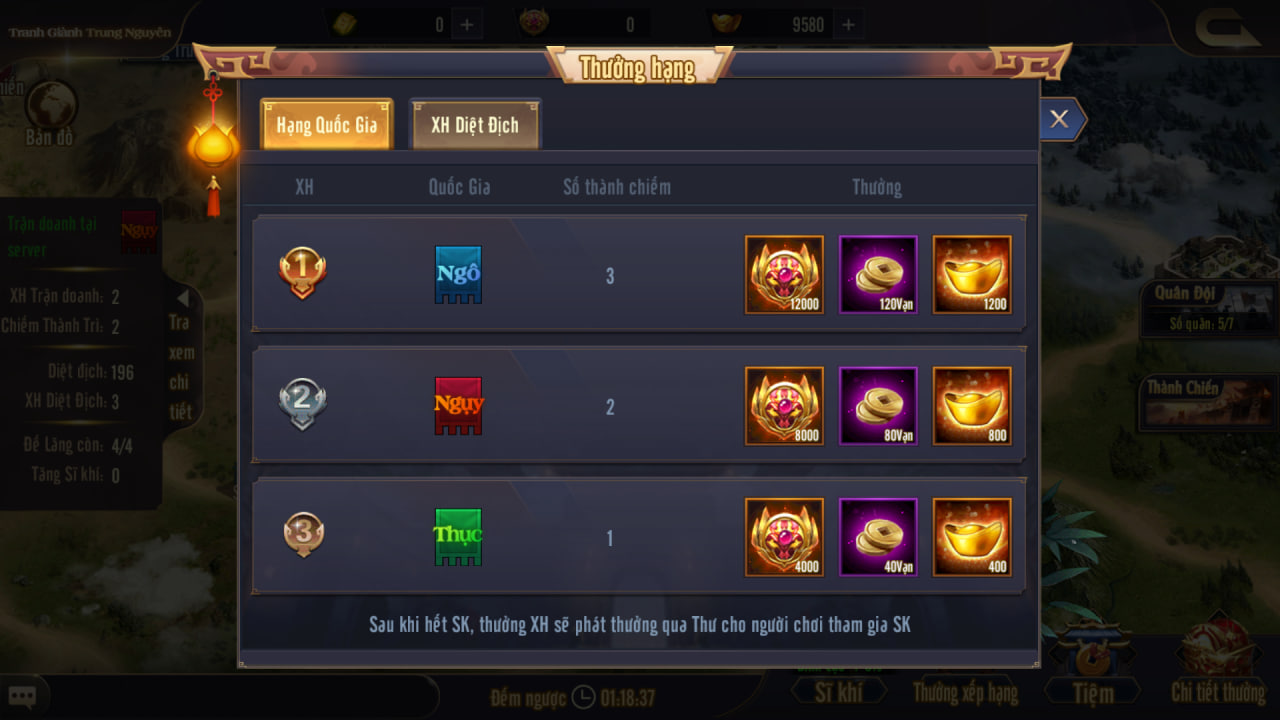Viewport: 1280px width, 720px height.
Task: Add more gold ingots with plus button
Action: tap(848, 24)
